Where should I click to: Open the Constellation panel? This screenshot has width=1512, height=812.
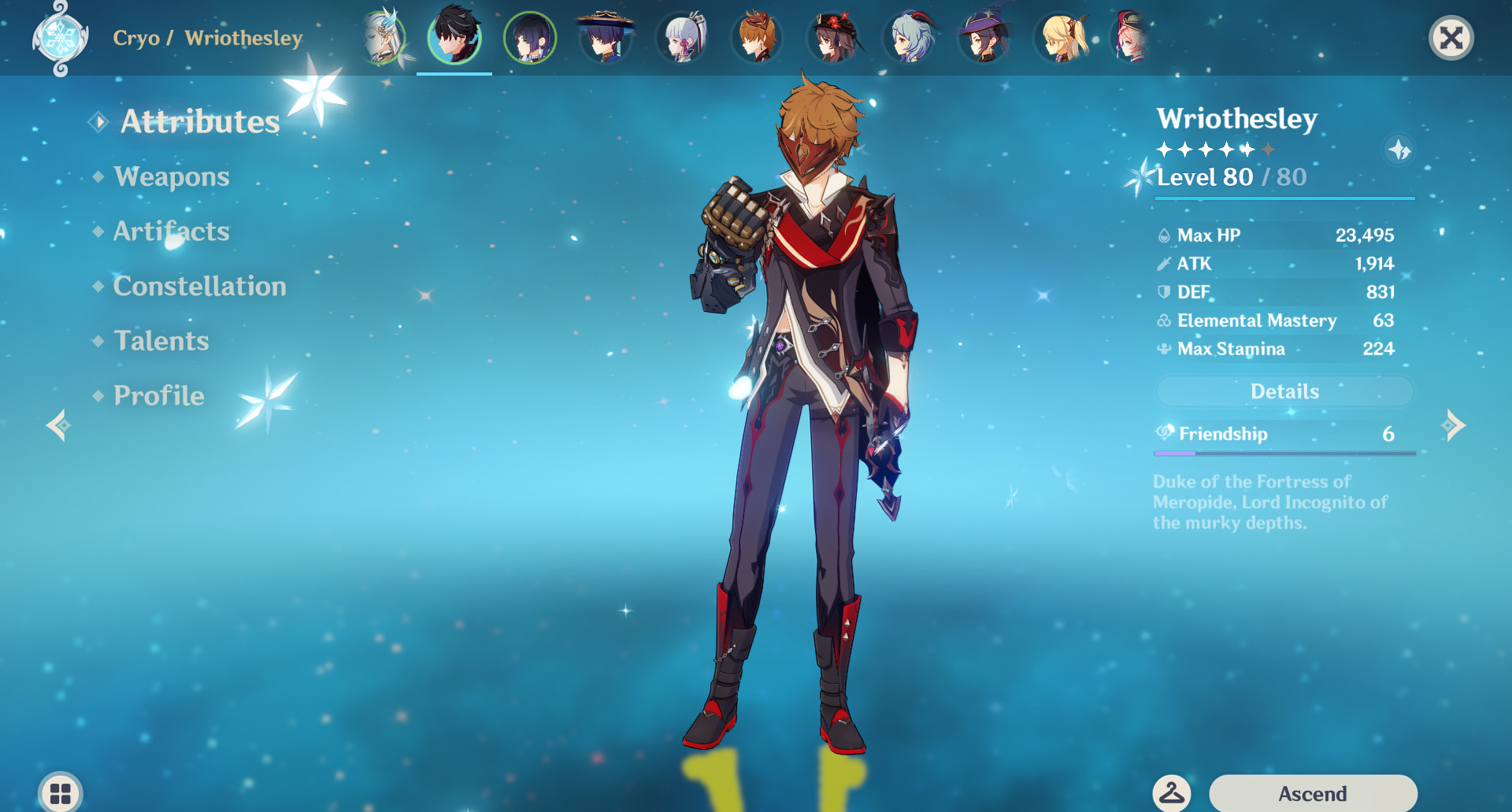coord(198,286)
